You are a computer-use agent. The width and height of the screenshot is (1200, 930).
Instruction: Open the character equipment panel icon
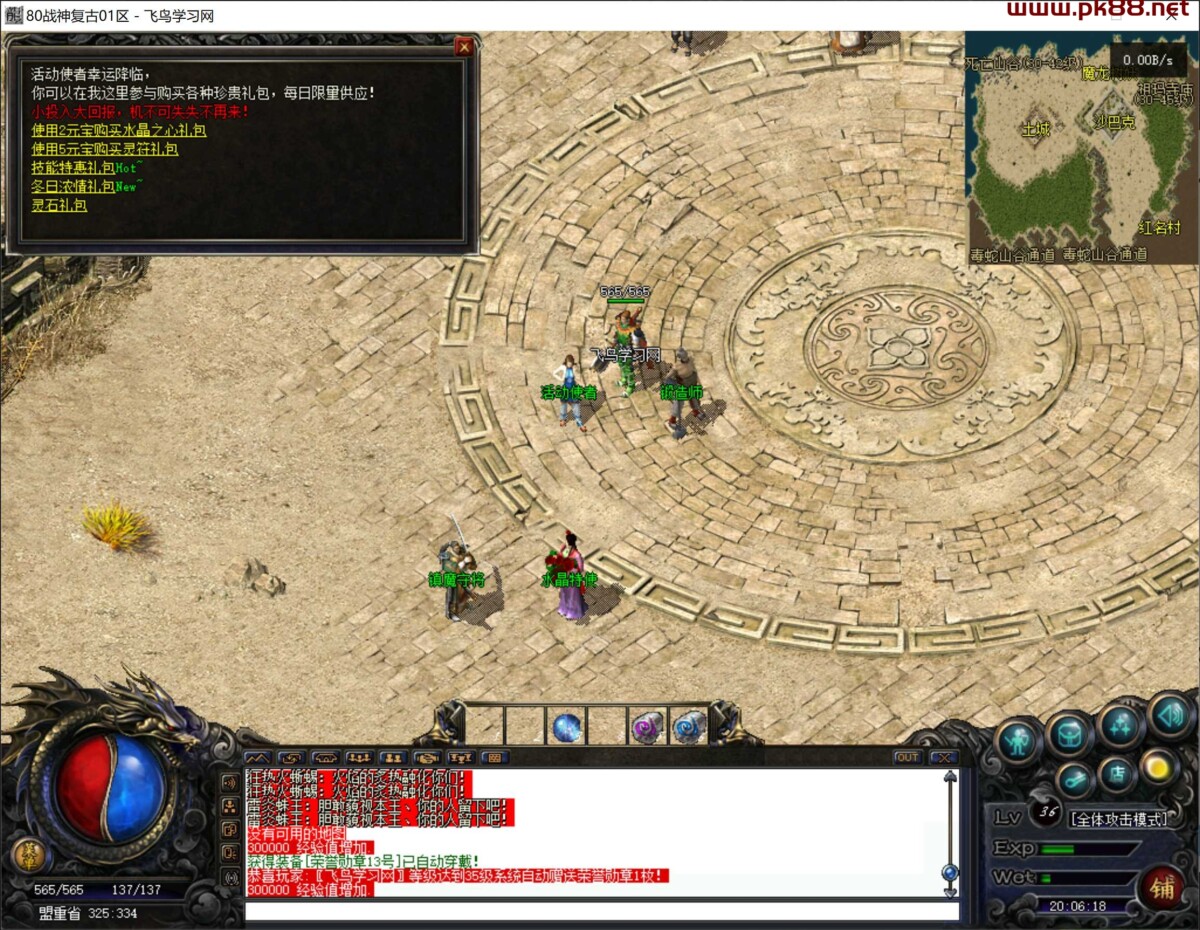1018,741
